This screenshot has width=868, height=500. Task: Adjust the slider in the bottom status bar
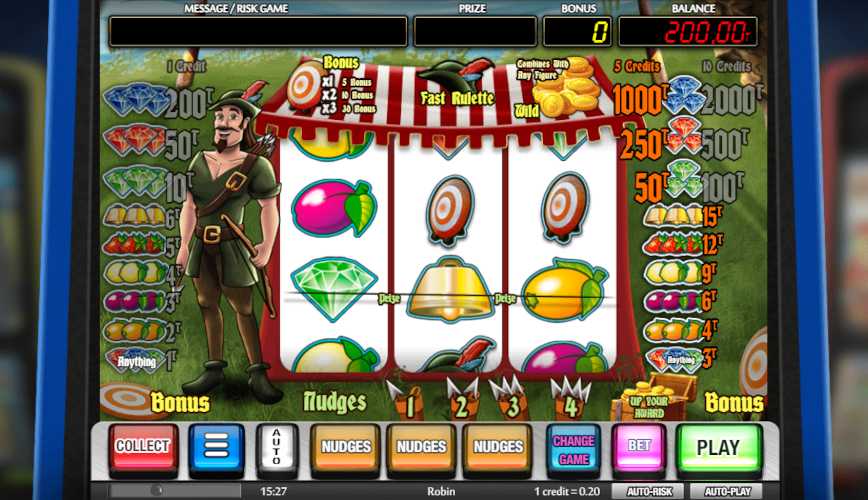(157, 491)
